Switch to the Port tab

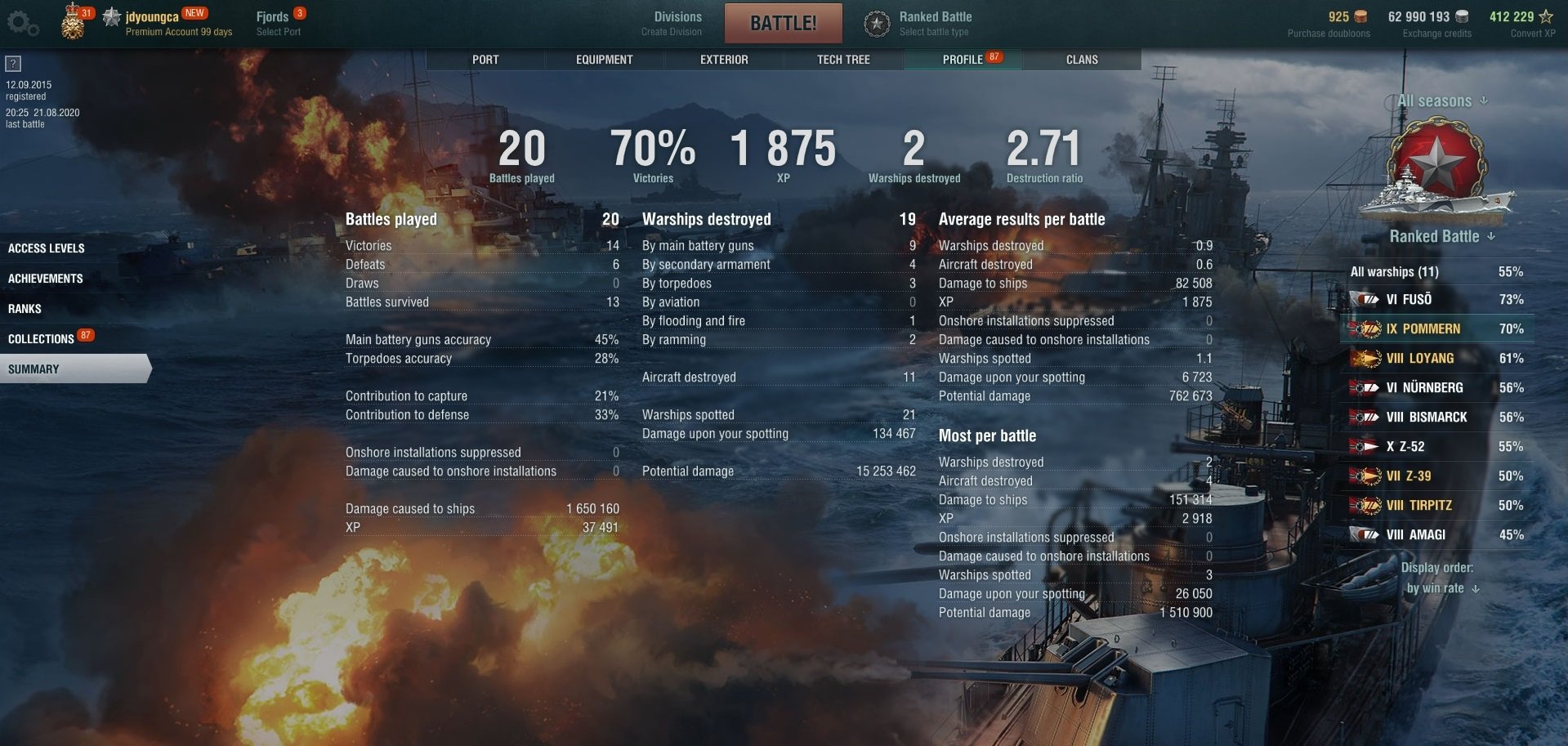[x=485, y=60]
